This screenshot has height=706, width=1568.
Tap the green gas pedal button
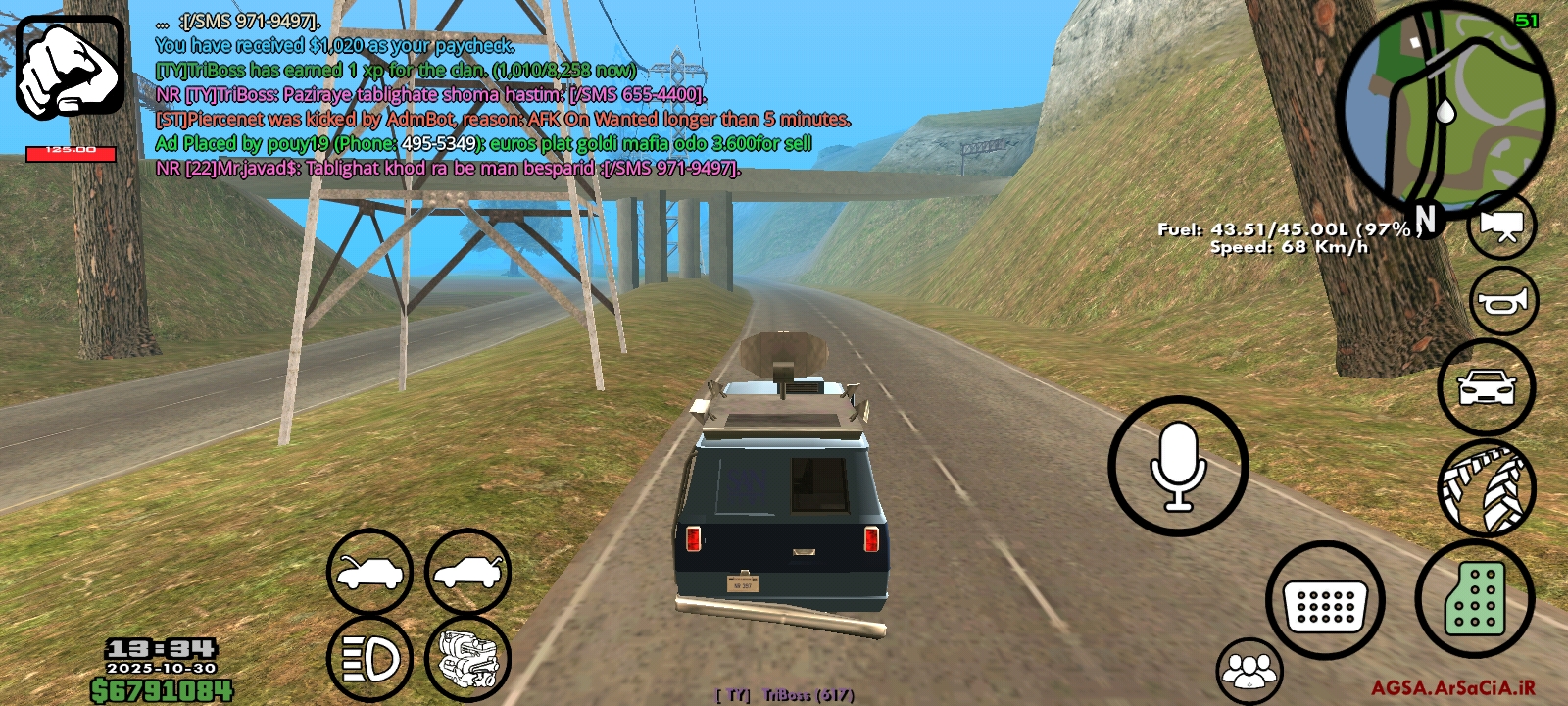pos(1474,598)
